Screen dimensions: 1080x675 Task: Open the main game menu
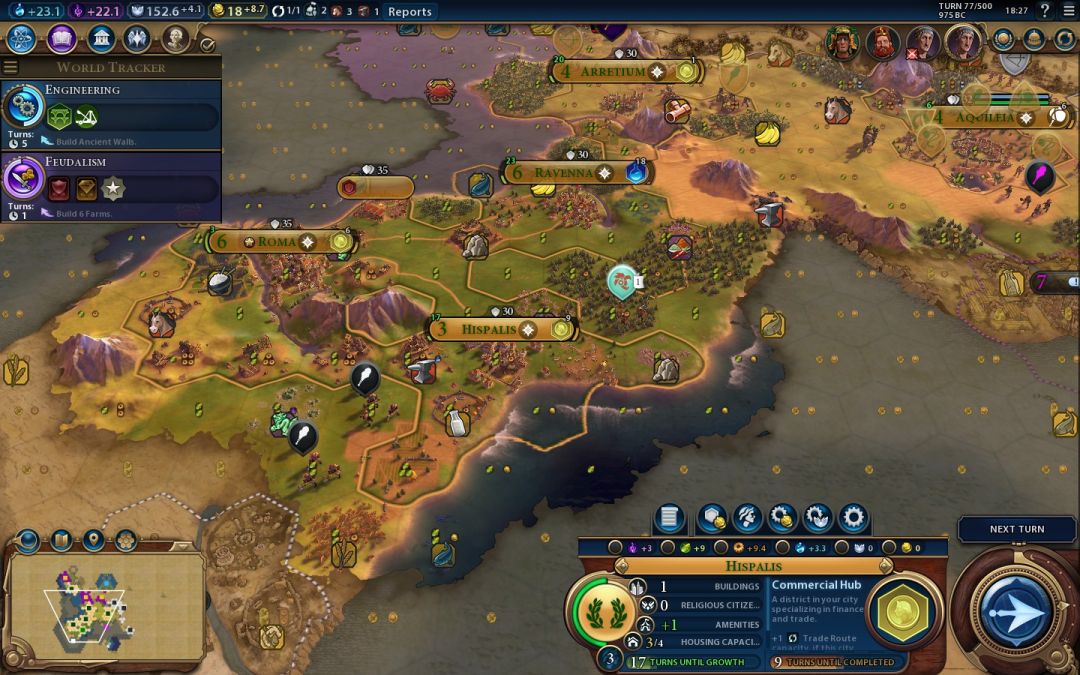pyautogui.click(x=1067, y=11)
